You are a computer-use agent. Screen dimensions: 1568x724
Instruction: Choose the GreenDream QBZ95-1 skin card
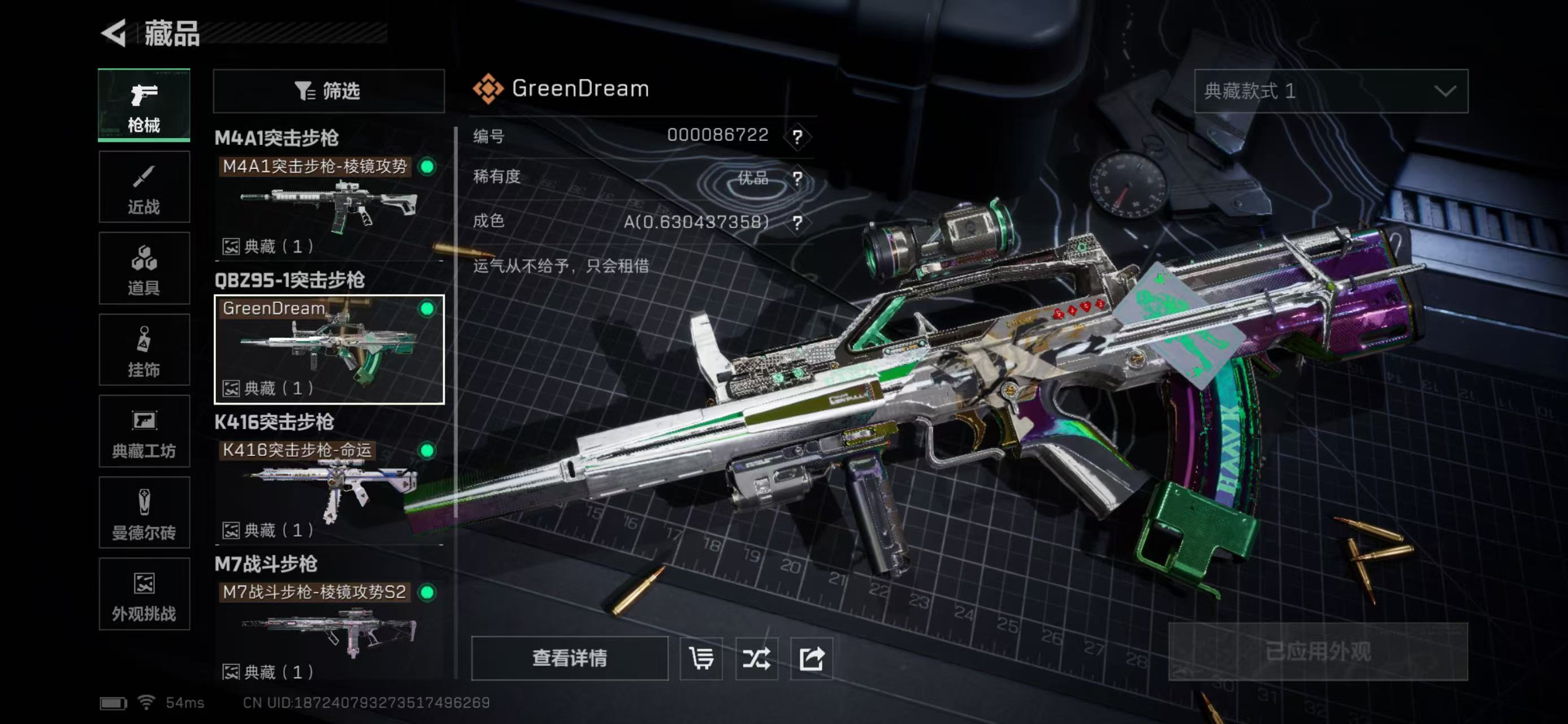pos(329,349)
